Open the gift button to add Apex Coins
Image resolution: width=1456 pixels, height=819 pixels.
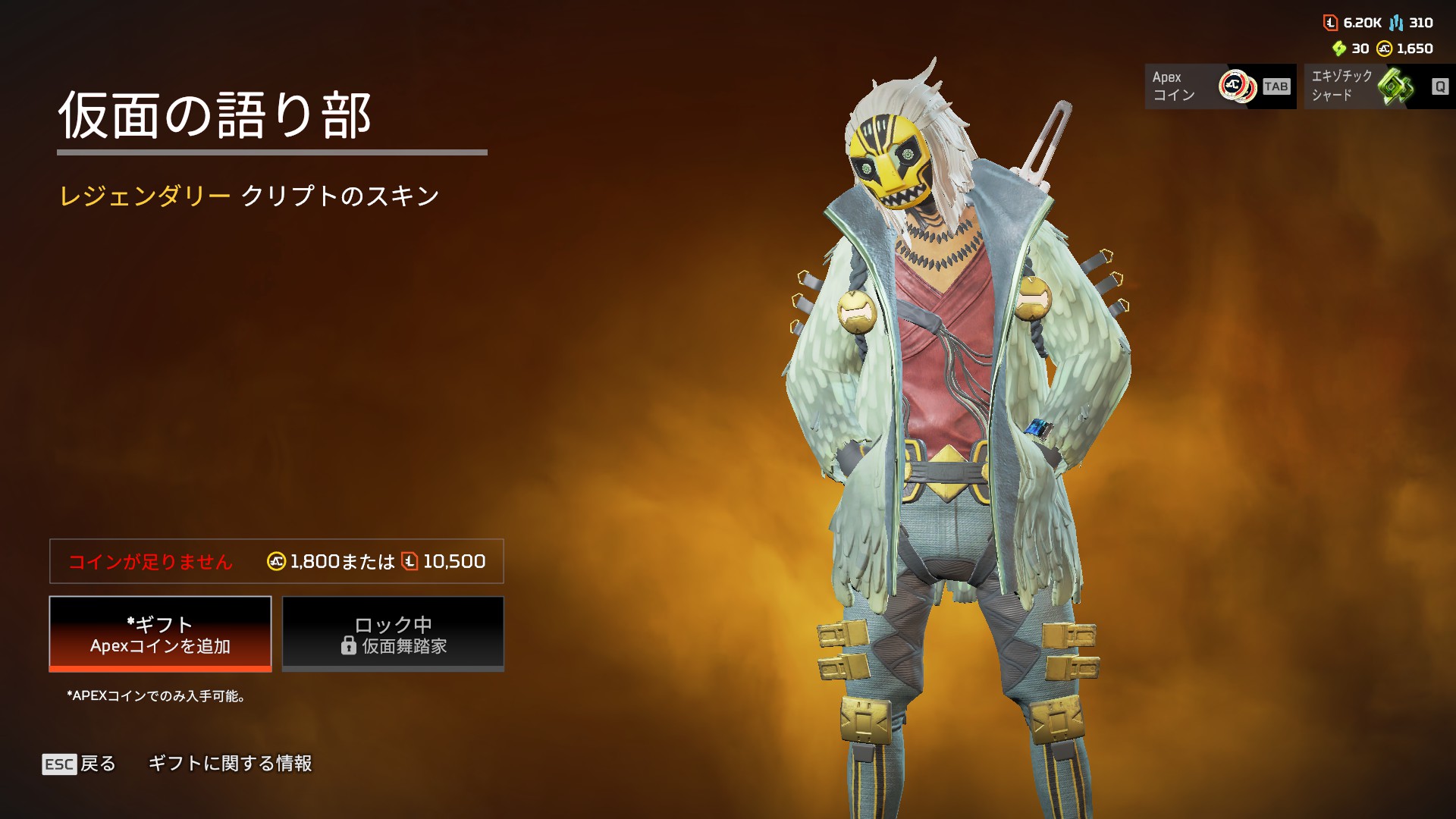160,634
